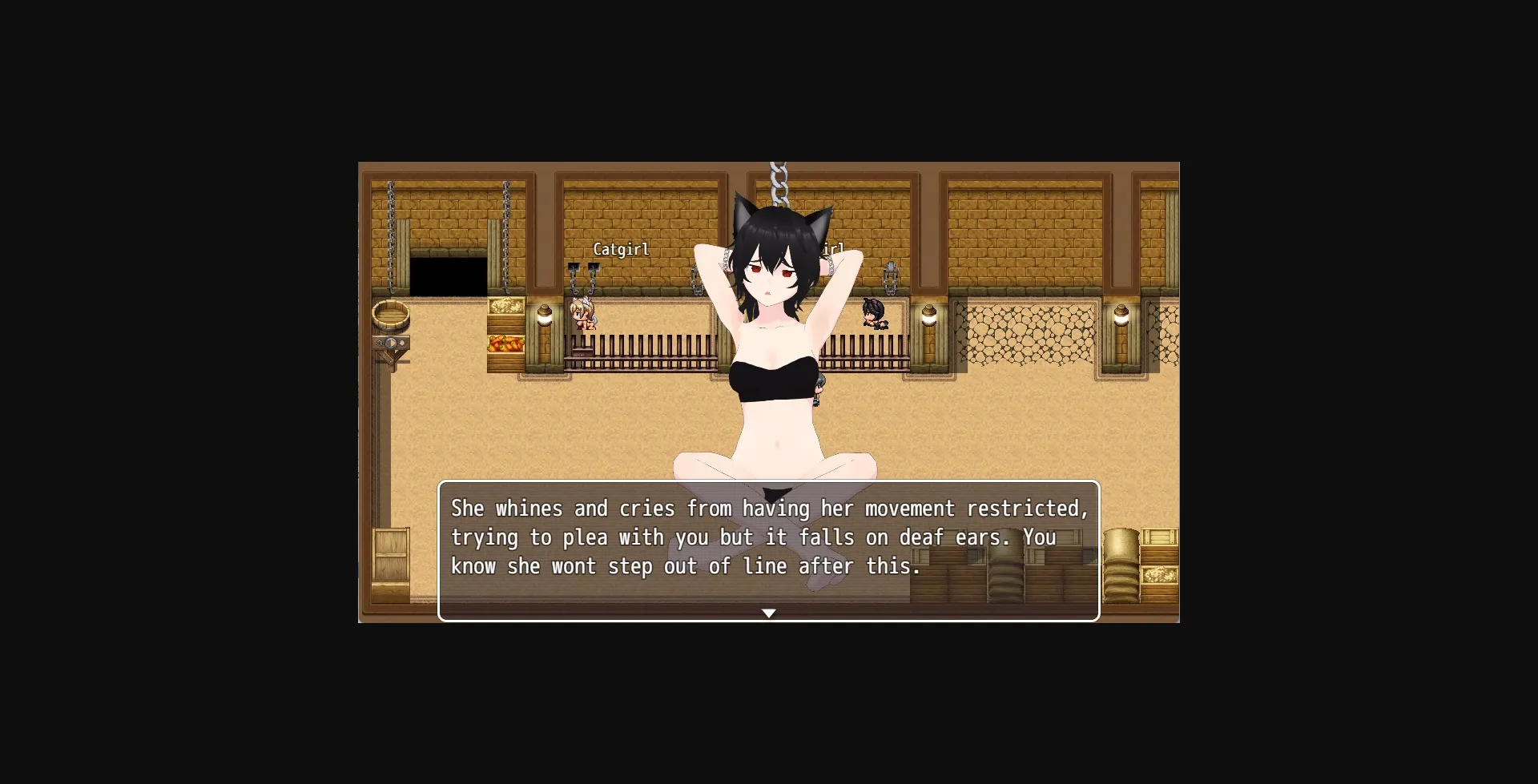Image resolution: width=1538 pixels, height=784 pixels.
Task: Click the partially hidden 'girl' name label
Action: tap(831, 248)
